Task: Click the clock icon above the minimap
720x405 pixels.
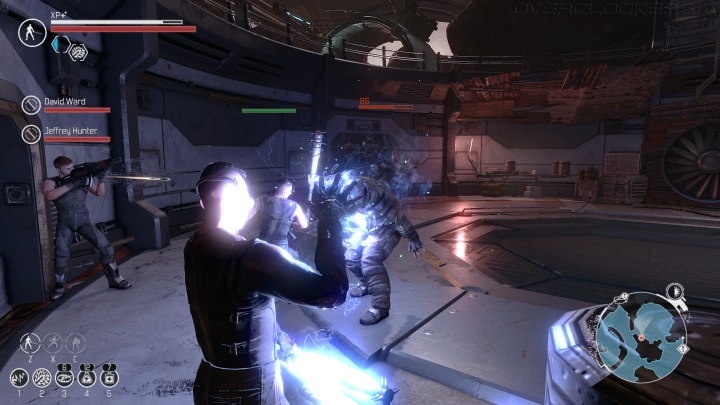Action: click(x=675, y=290)
